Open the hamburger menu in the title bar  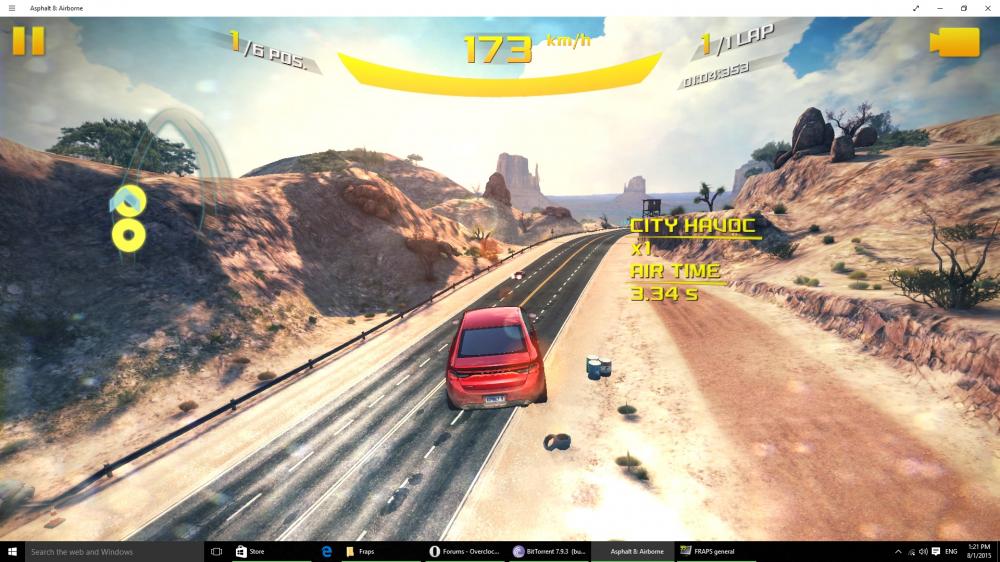(x=11, y=8)
